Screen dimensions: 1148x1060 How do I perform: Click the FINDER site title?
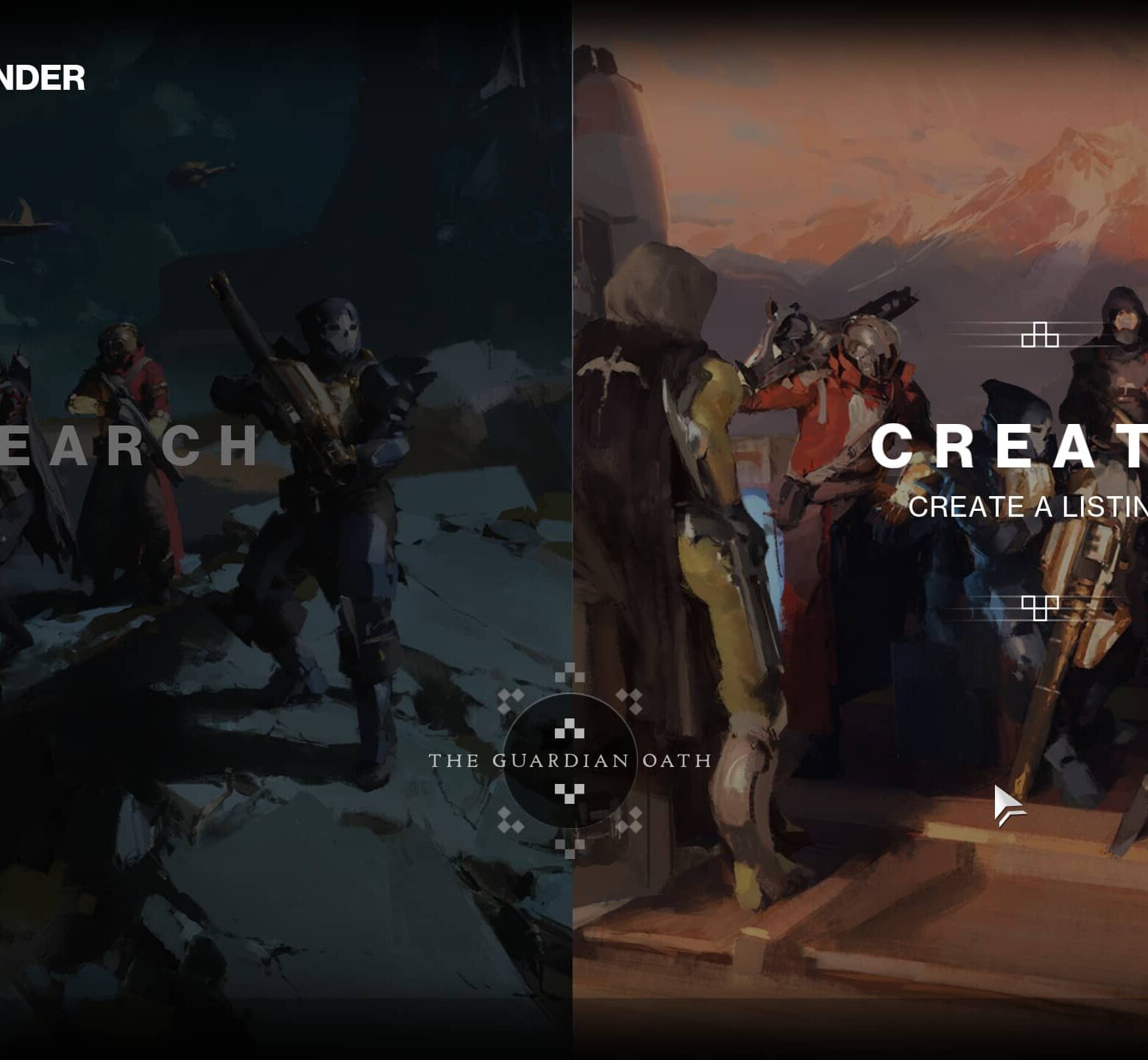40,74
